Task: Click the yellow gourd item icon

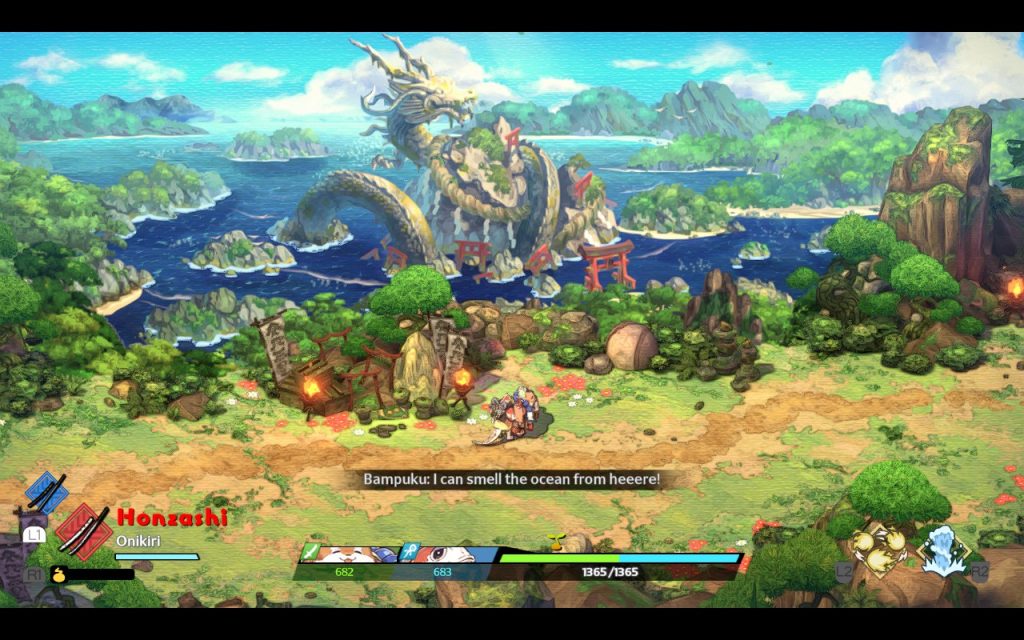Action: [x=60, y=574]
